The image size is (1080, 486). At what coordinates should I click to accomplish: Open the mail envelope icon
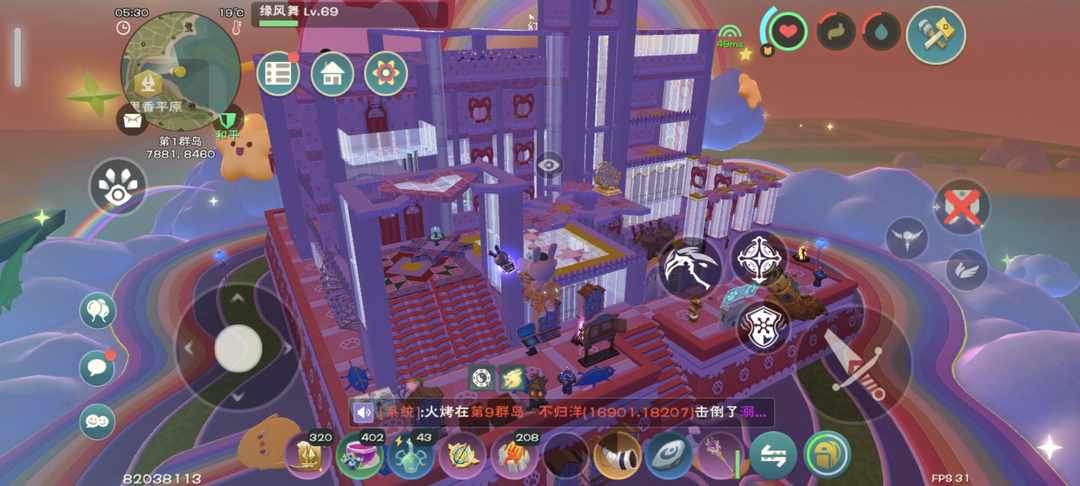pyautogui.click(x=133, y=122)
